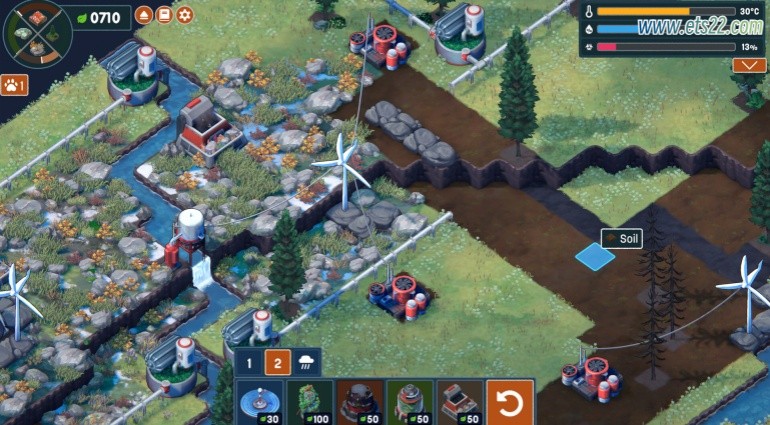This screenshot has width=770, height=425.
Task: Choose the red and white machine building
Action: tap(459, 402)
